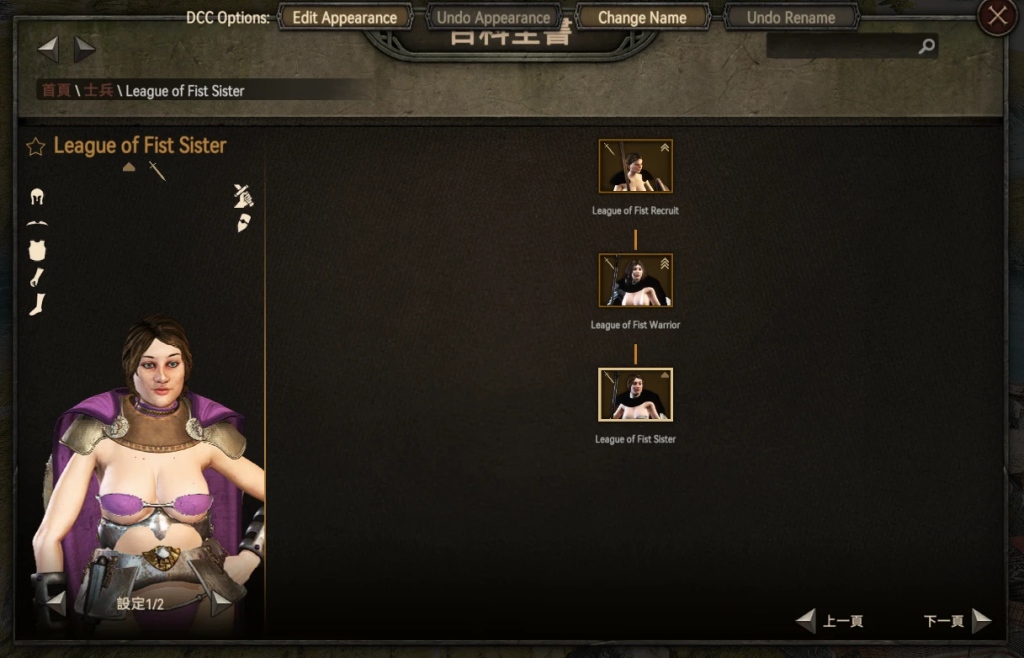This screenshot has width=1024, height=658.
Task: Open the Edit Appearance option
Action: [x=344, y=18]
